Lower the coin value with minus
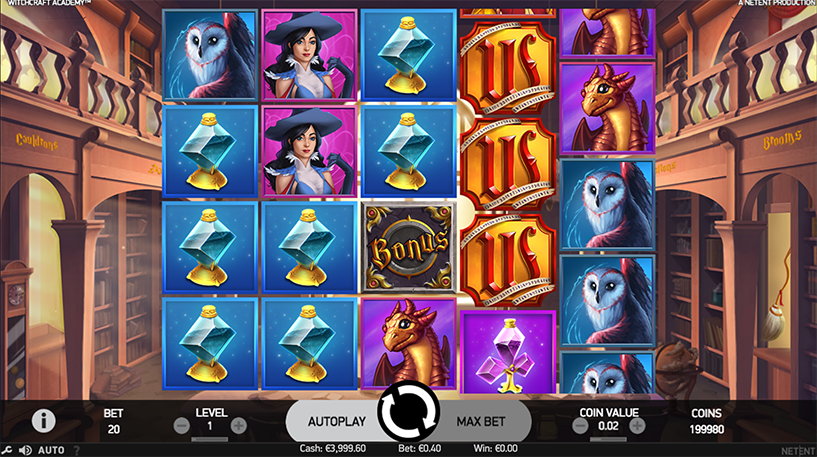Image resolution: width=817 pixels, height=457 pixels. pyautogui.click(x=580, y=425)
